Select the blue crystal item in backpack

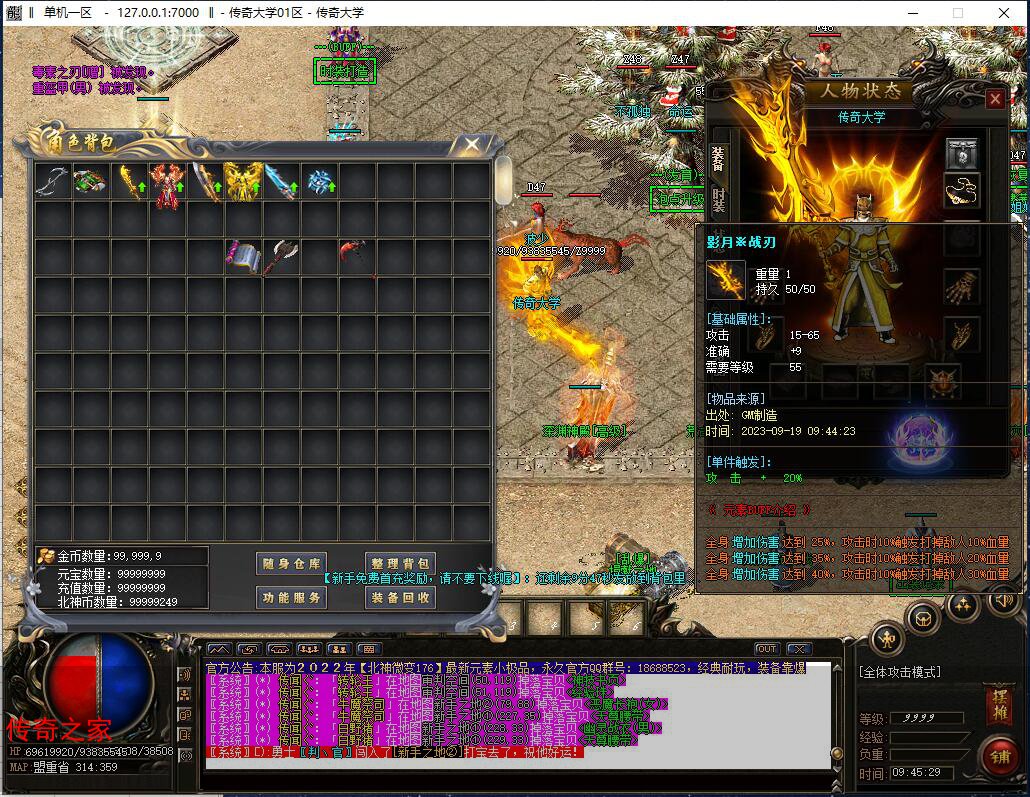click(320, 182)
